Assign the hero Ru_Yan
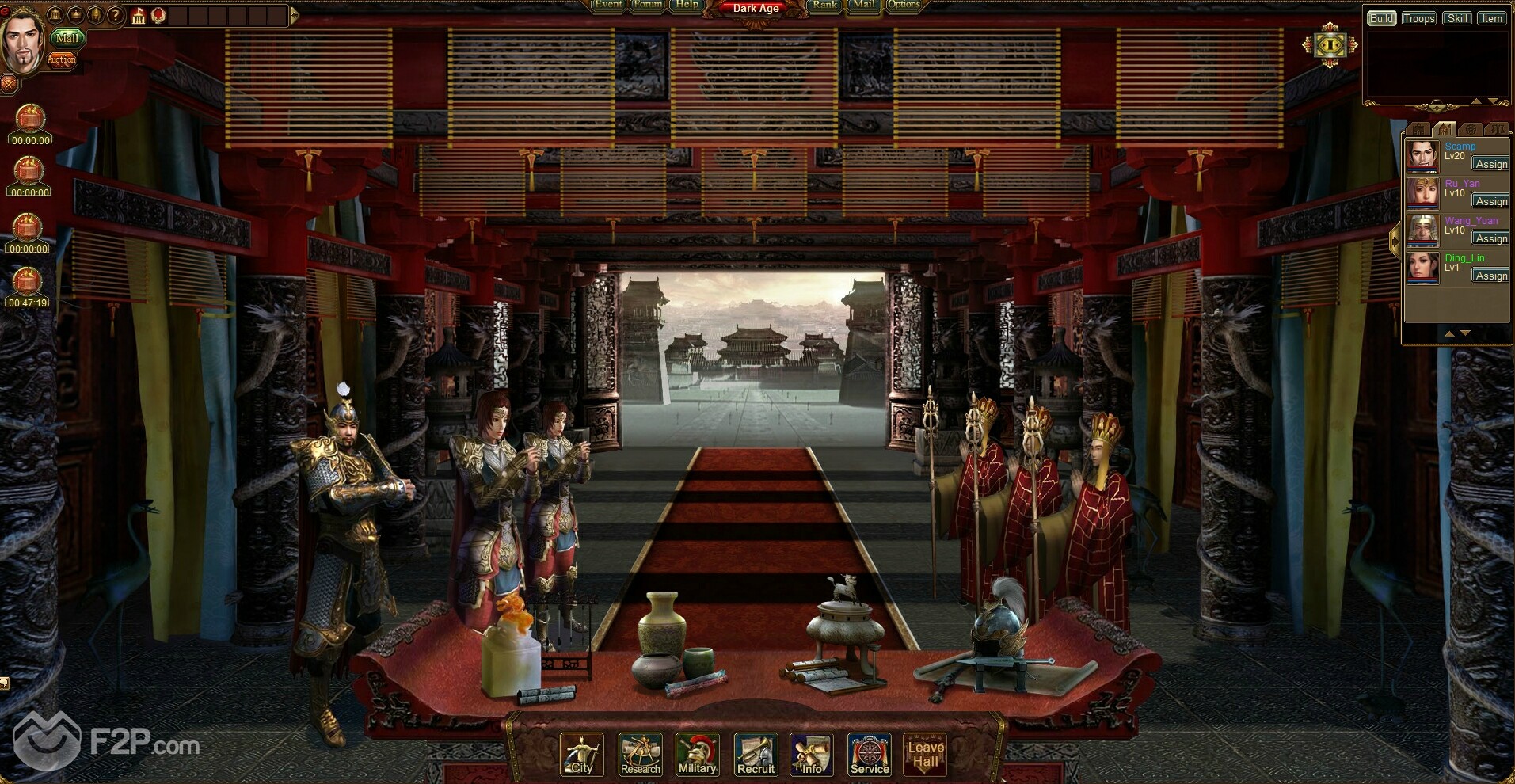This screenshot has width=1515, height=784. 1491,201
